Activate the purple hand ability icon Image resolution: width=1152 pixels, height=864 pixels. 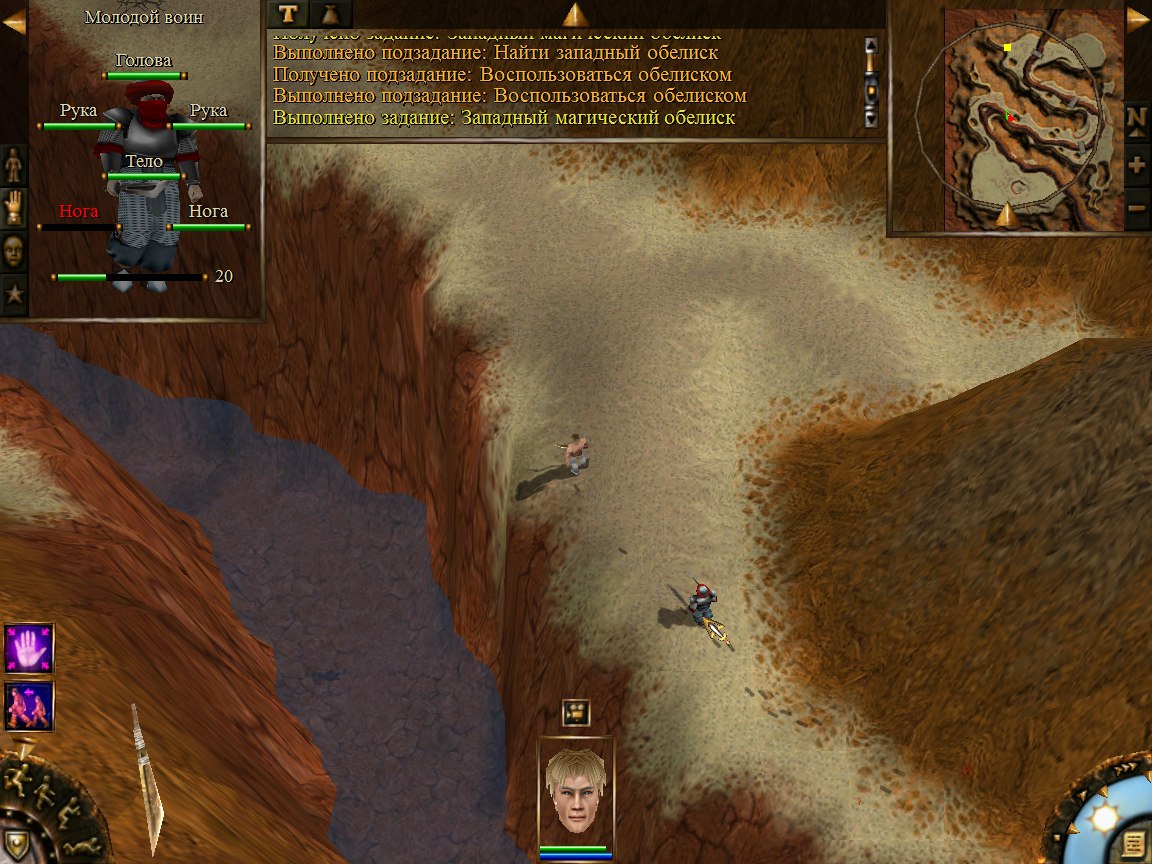(29, 648)
